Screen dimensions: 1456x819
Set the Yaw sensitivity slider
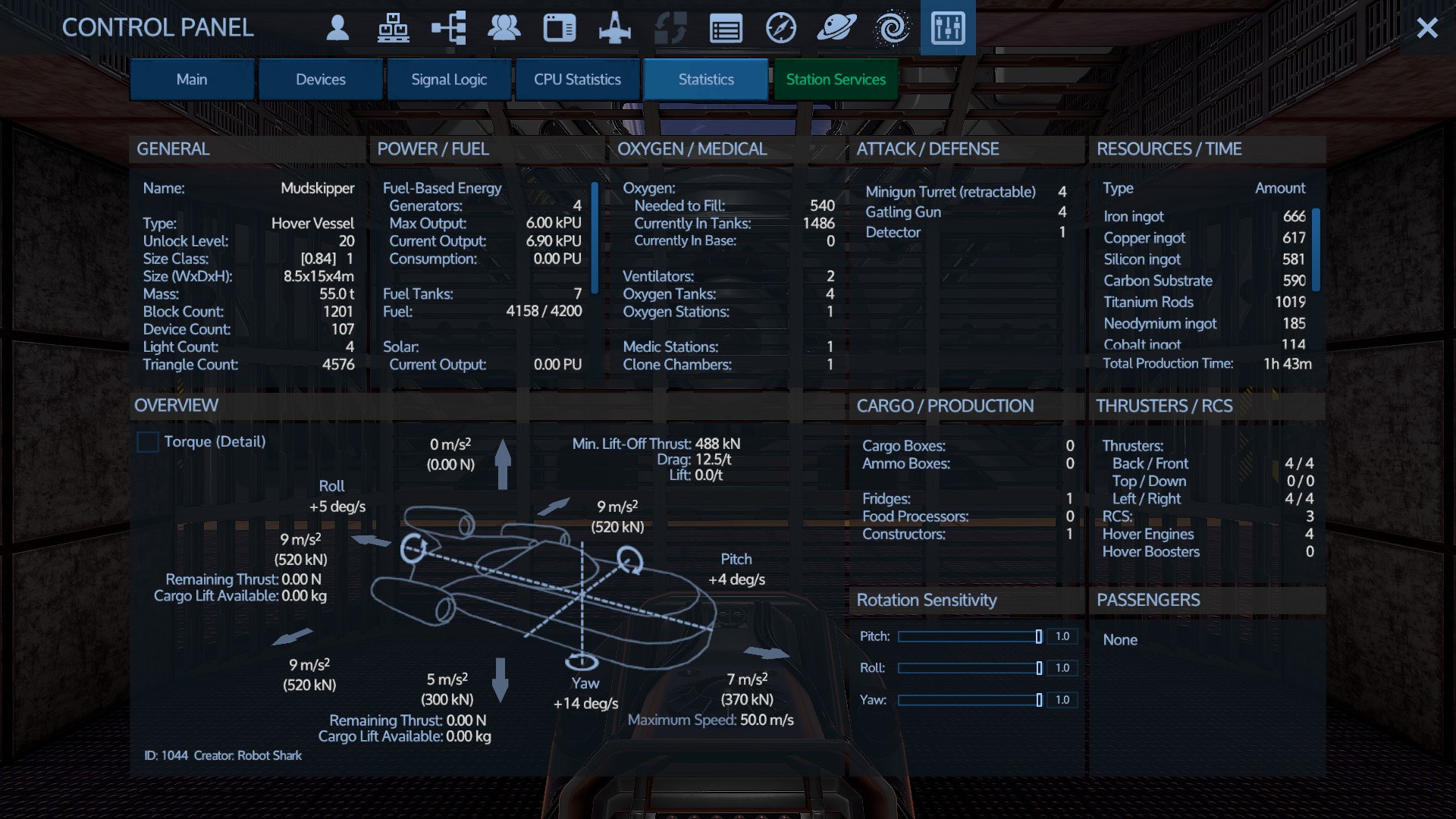[969, 700]
